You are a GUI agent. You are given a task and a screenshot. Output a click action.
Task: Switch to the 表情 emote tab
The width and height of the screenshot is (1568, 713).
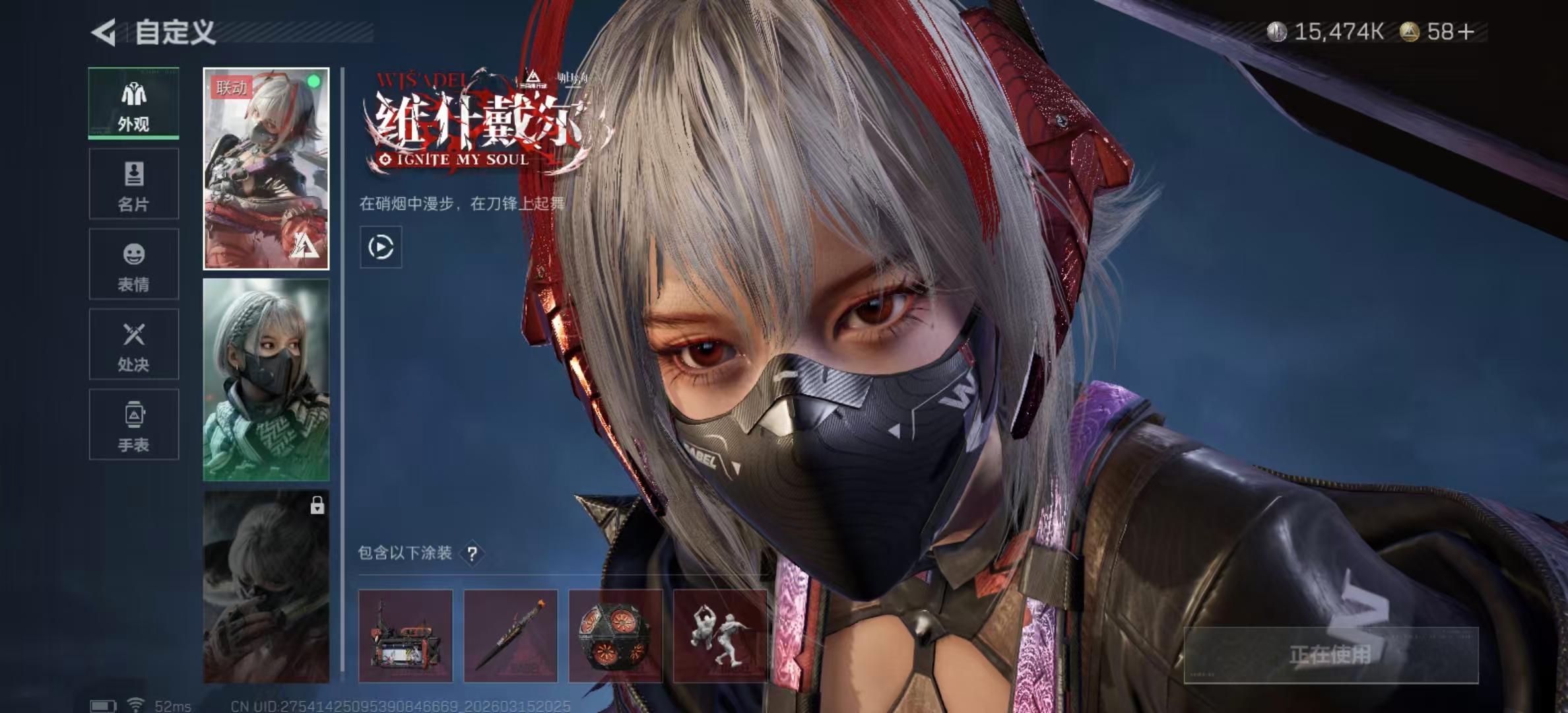tap(134, 255)
